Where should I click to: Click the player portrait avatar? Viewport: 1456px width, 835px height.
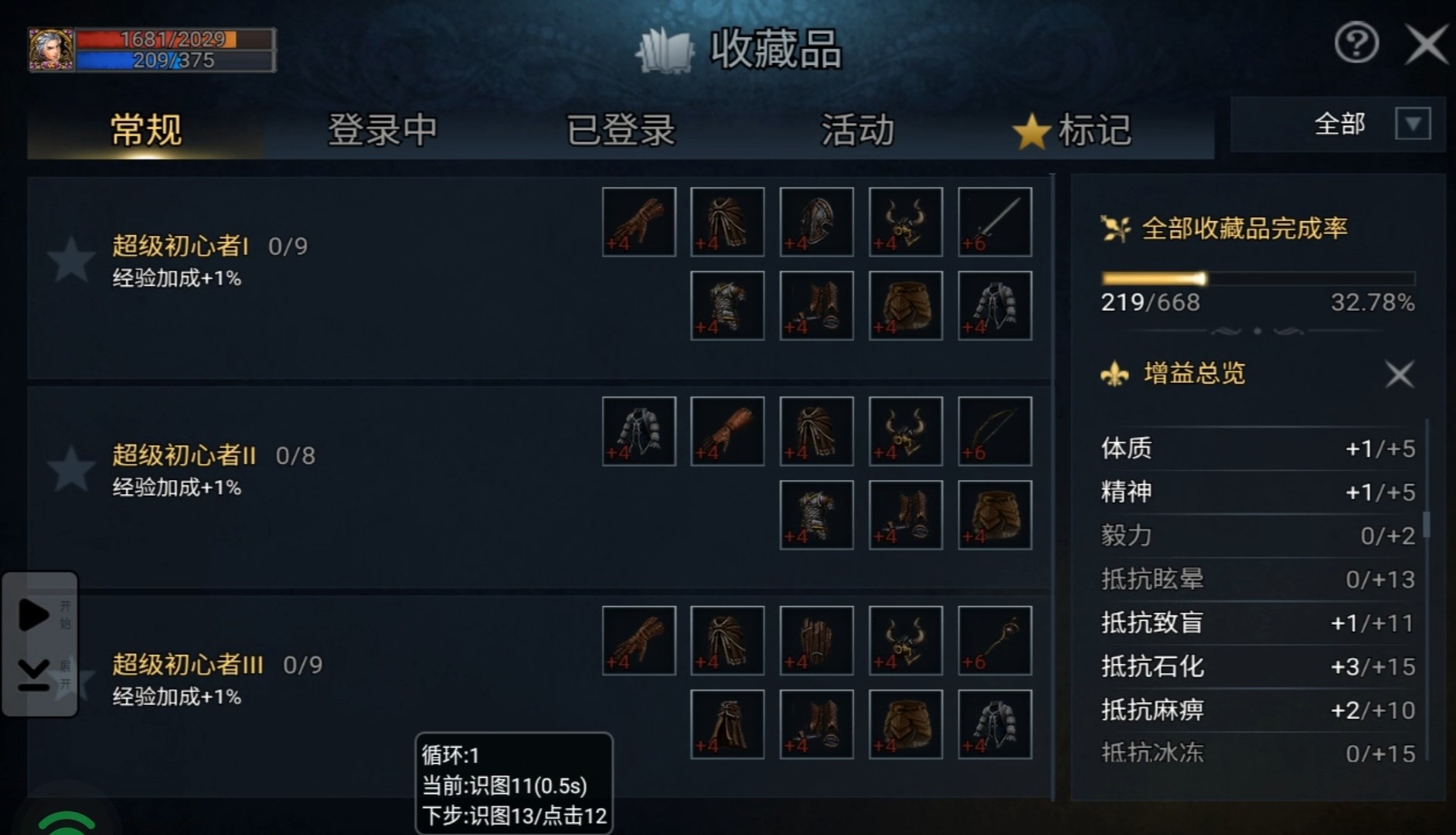[x=51, y=50]
